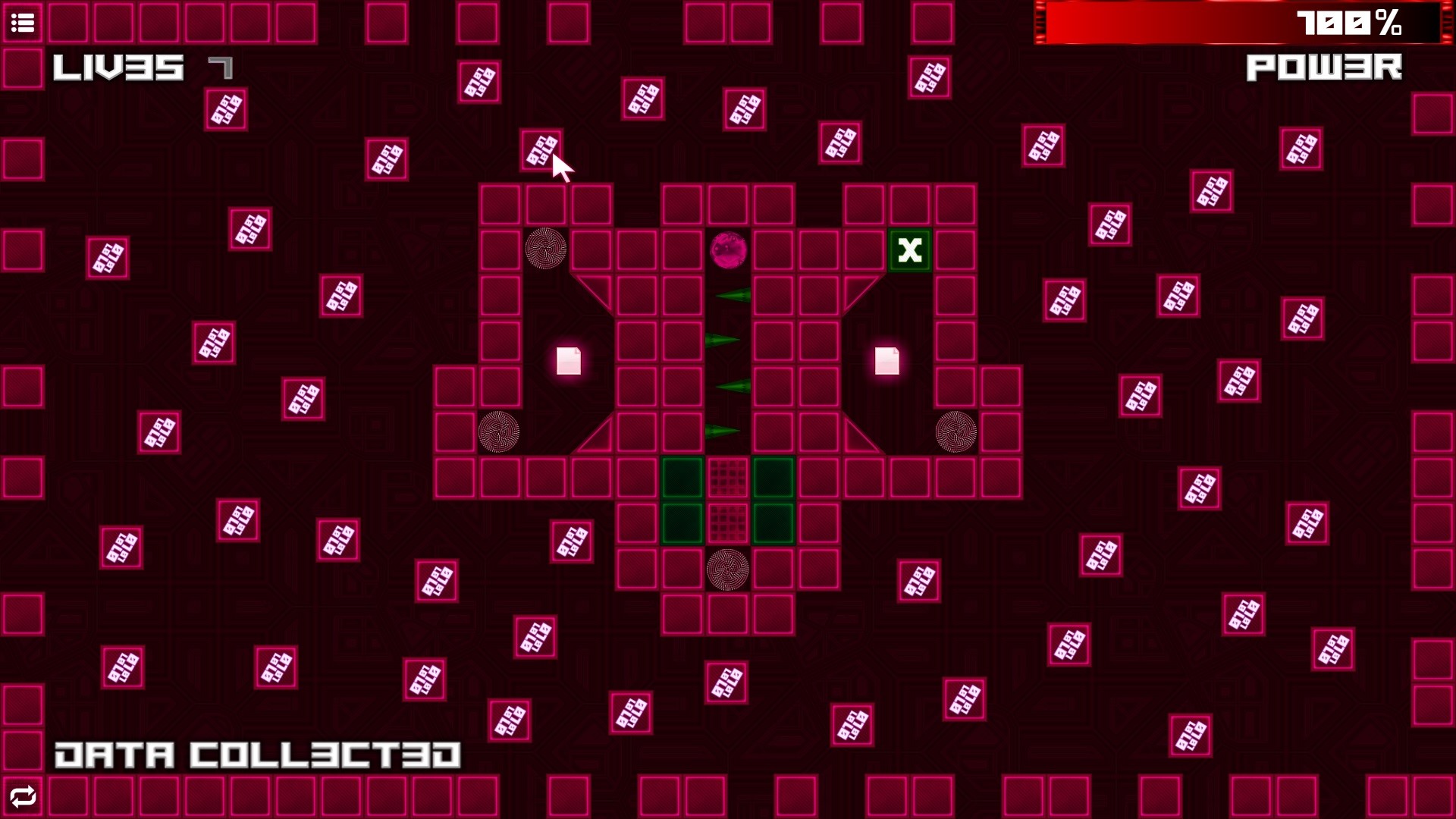Click the spinner hazard at bottom center
Image resolution: width=1456 pixels, height=819 pixels.
tap(728, 571)
